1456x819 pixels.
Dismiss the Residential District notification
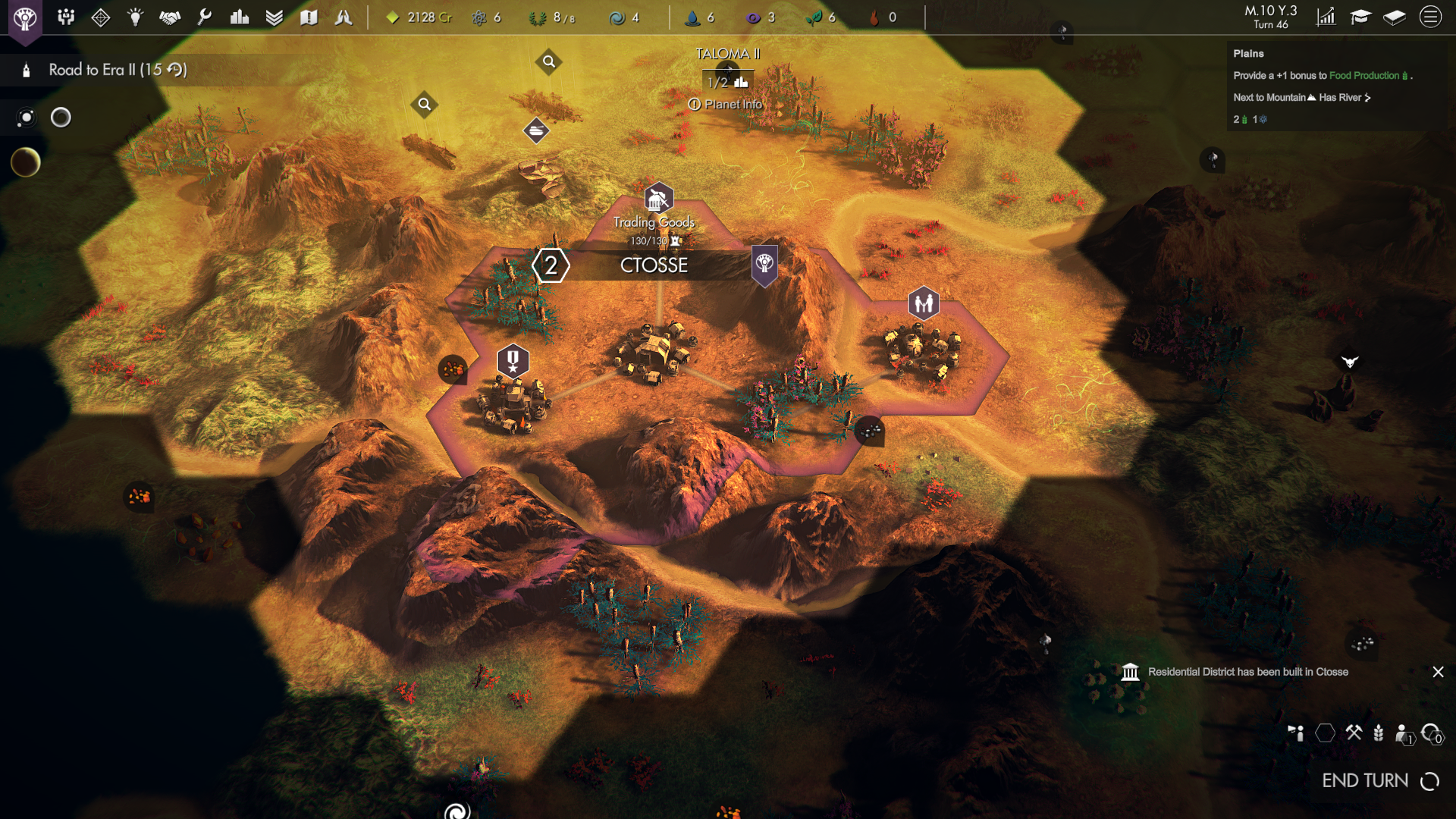tap(1438, 672)
